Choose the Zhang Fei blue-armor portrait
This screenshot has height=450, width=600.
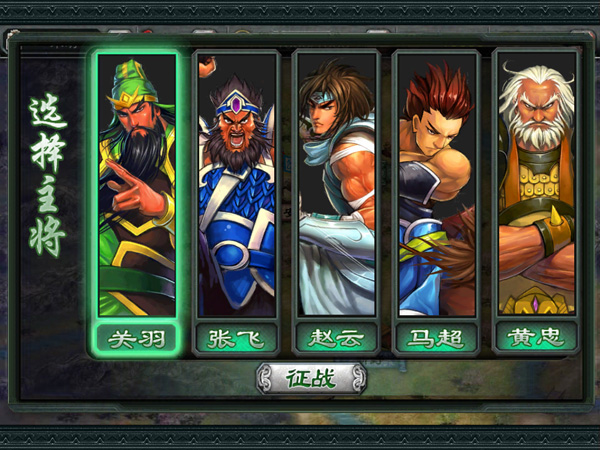[236, 185]
